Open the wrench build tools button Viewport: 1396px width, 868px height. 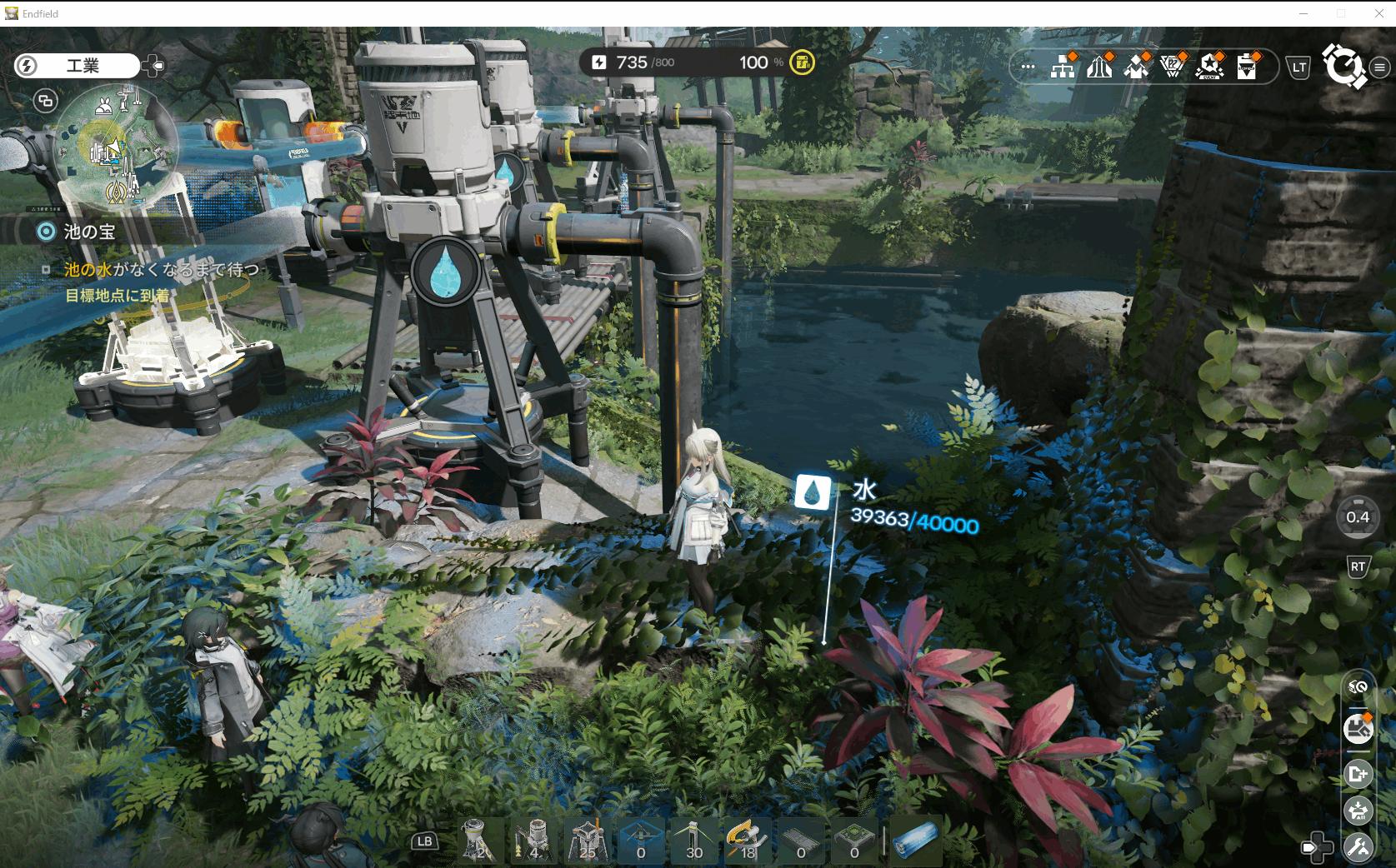click(1358, 848)
